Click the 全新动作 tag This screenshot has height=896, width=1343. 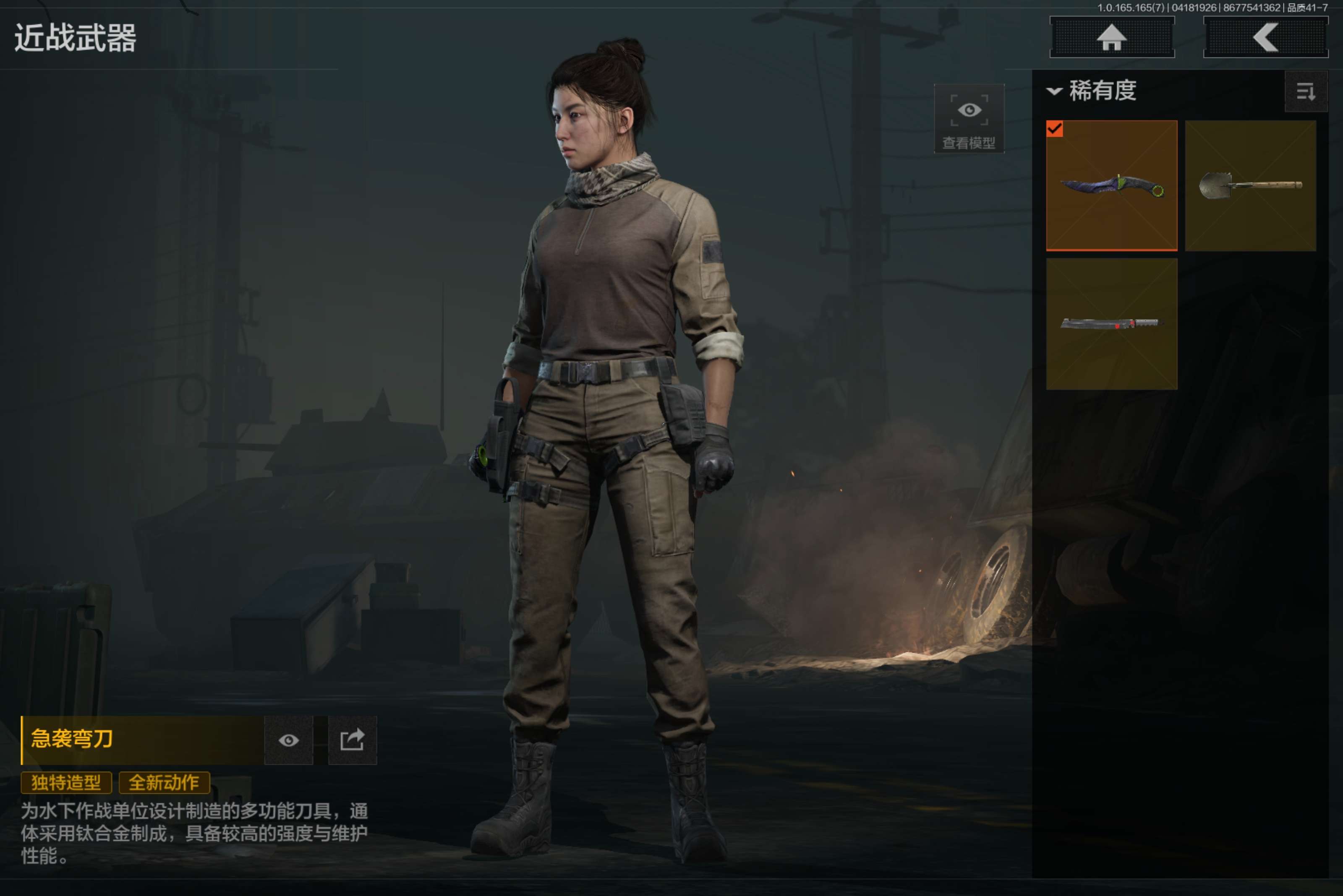point(164,783)
